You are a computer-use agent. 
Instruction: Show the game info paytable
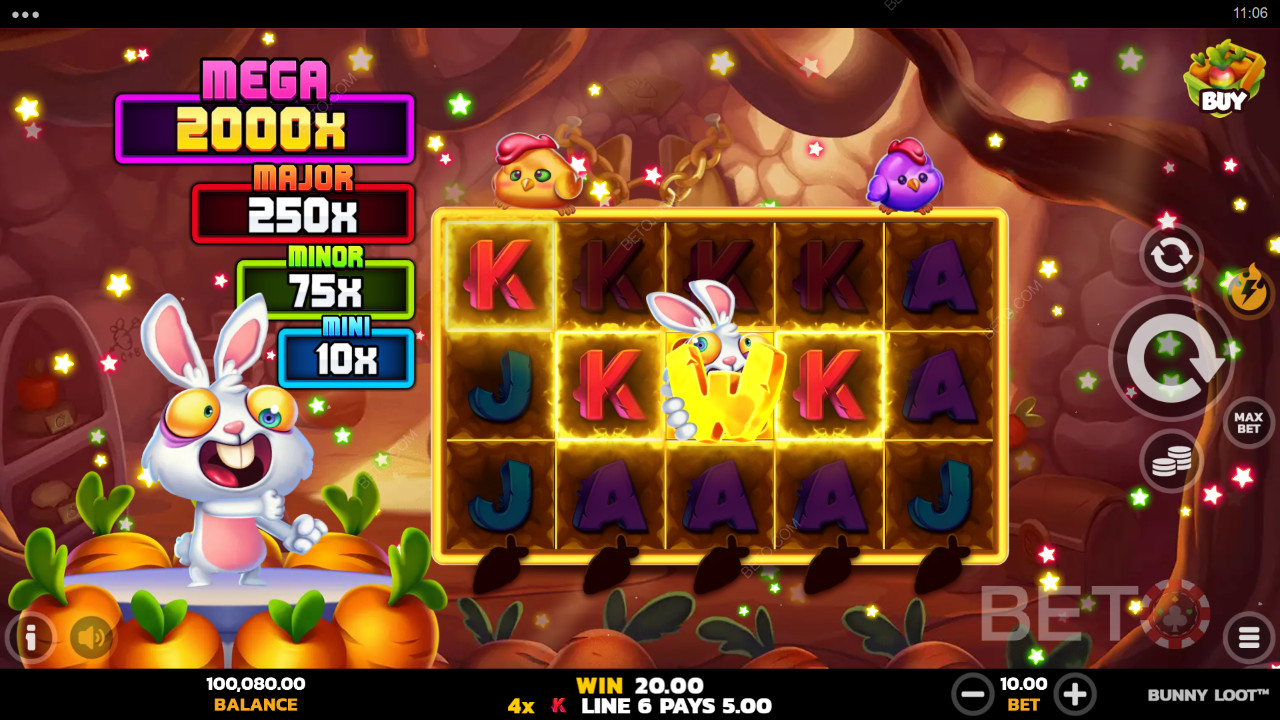coord(30,637)
